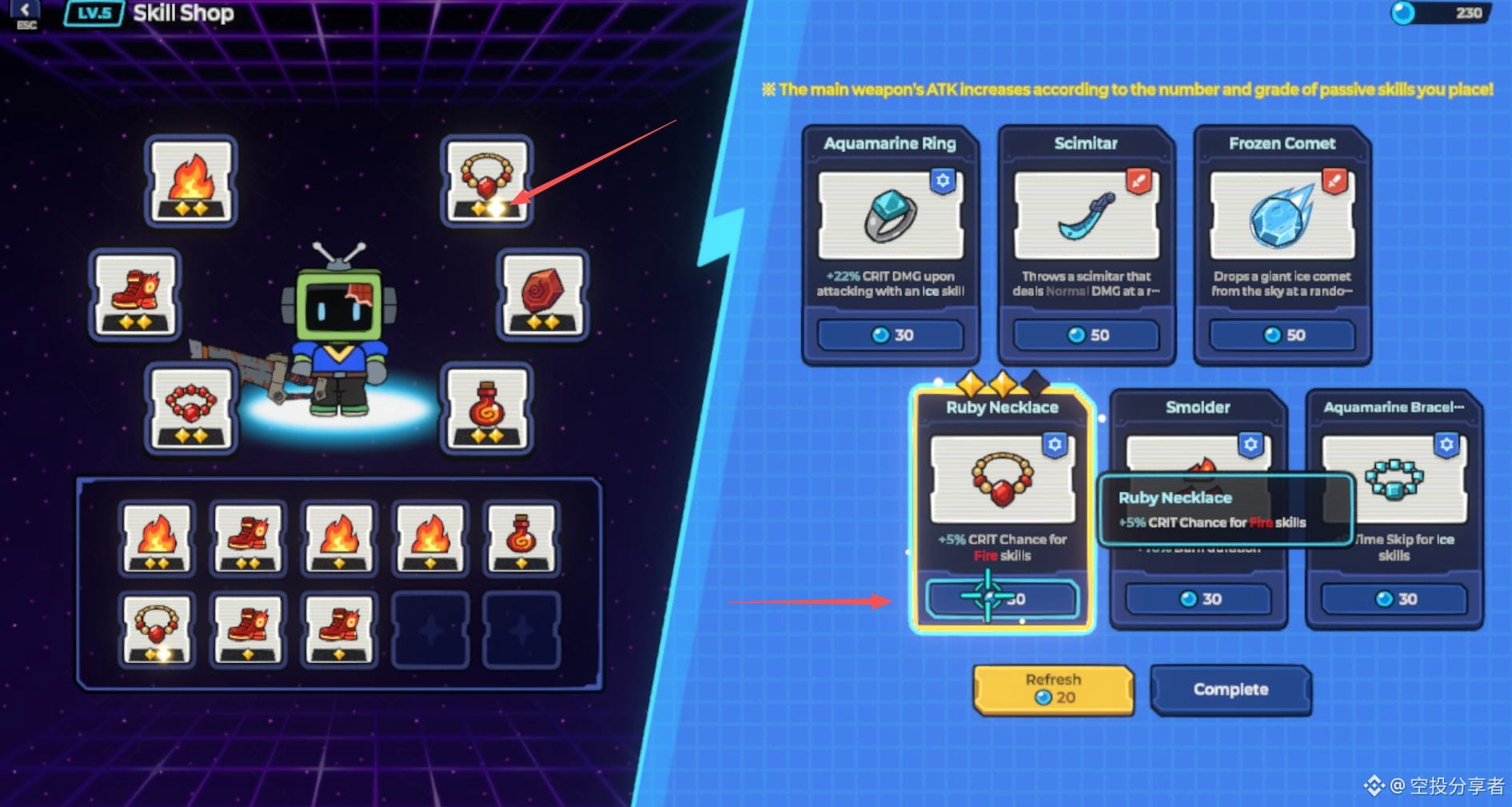The image size is (1512, 807).
Task: Buy the Aquamarine Bracelet for 30
Action: coord(1394,599)
